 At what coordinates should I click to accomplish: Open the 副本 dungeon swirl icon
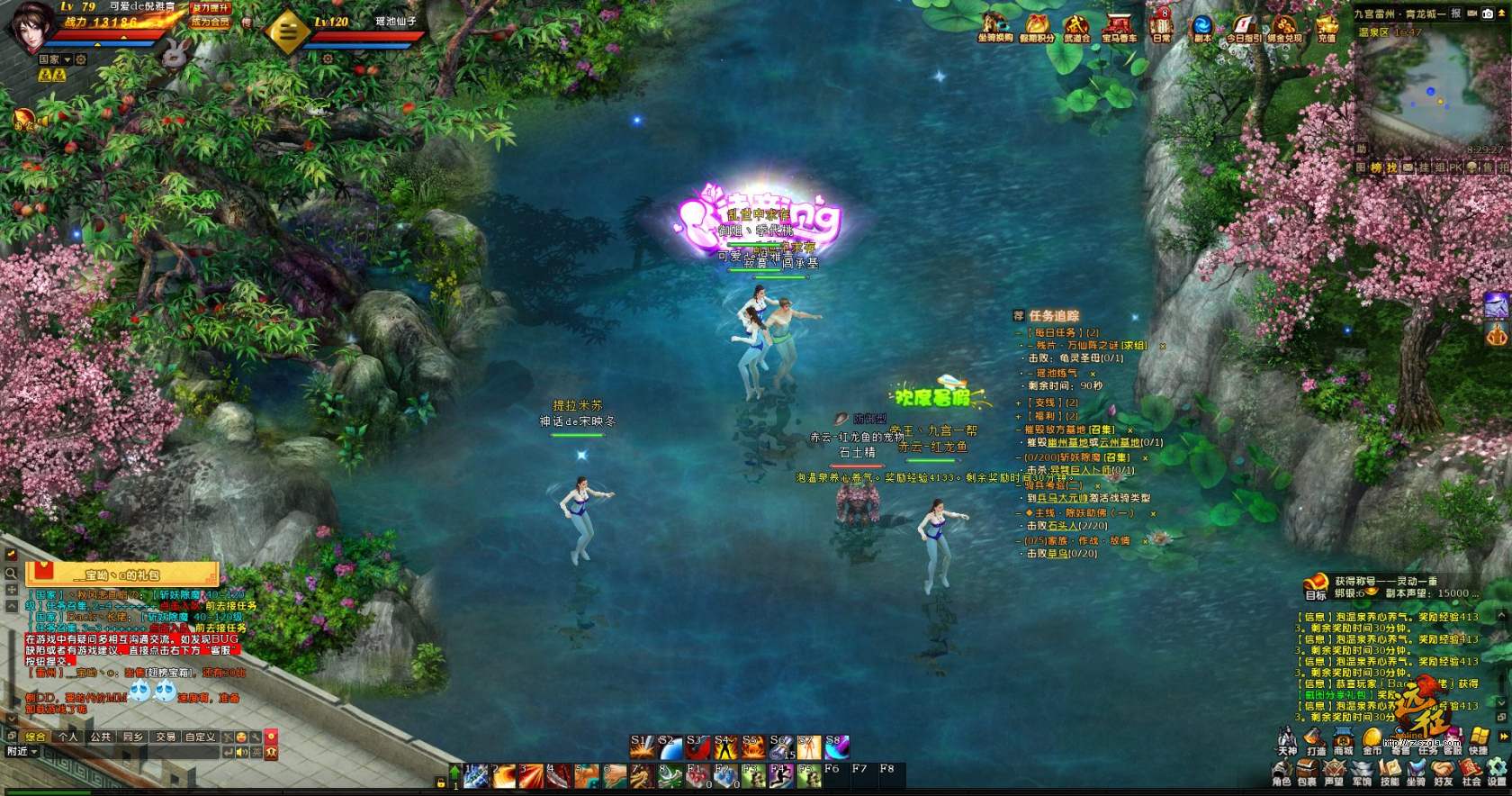pyautogui.click(x=1202, y=25)
